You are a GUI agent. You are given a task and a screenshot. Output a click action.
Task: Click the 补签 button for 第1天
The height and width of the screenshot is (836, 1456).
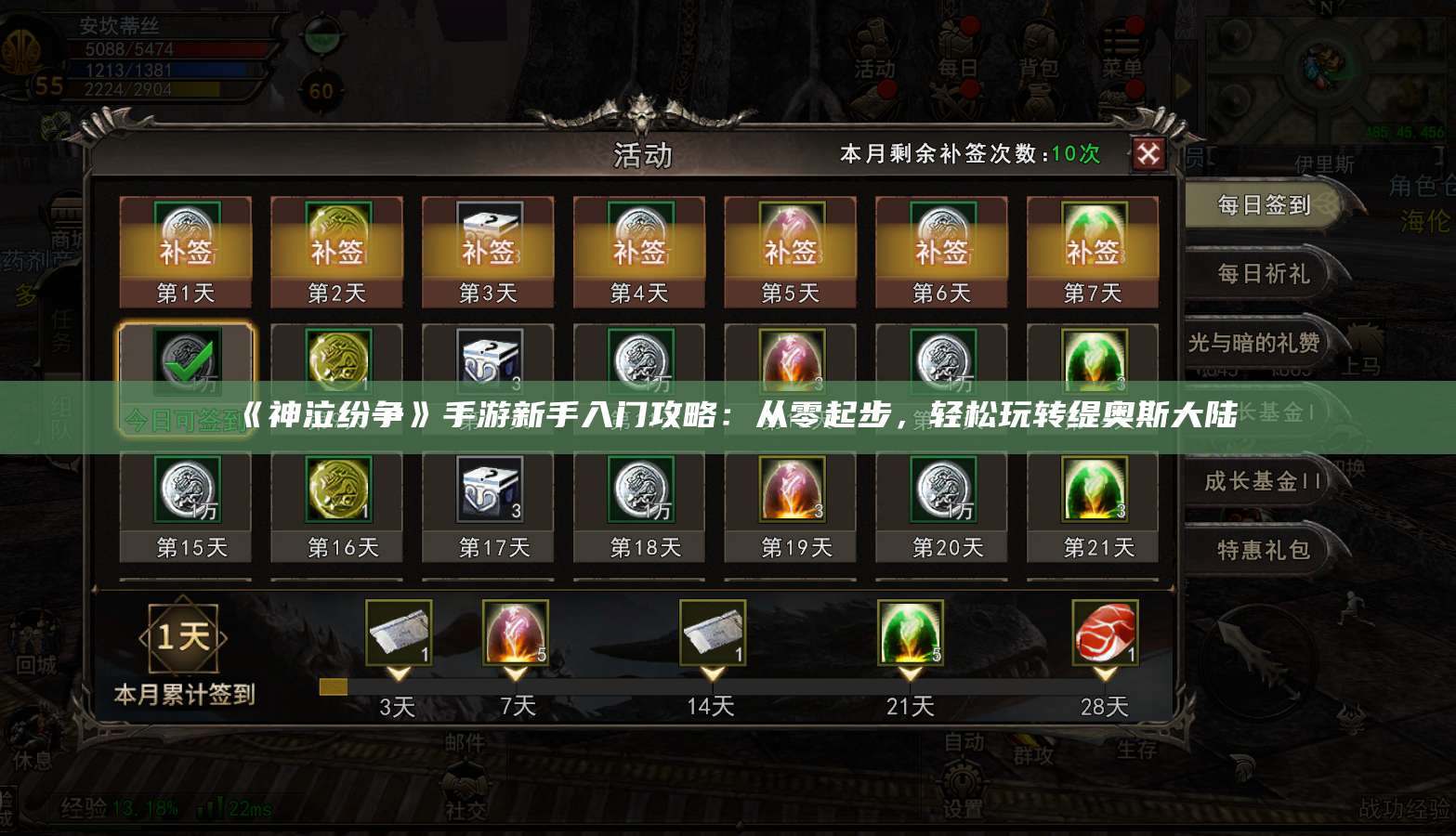pyautogui.click(x=185, y=251)
